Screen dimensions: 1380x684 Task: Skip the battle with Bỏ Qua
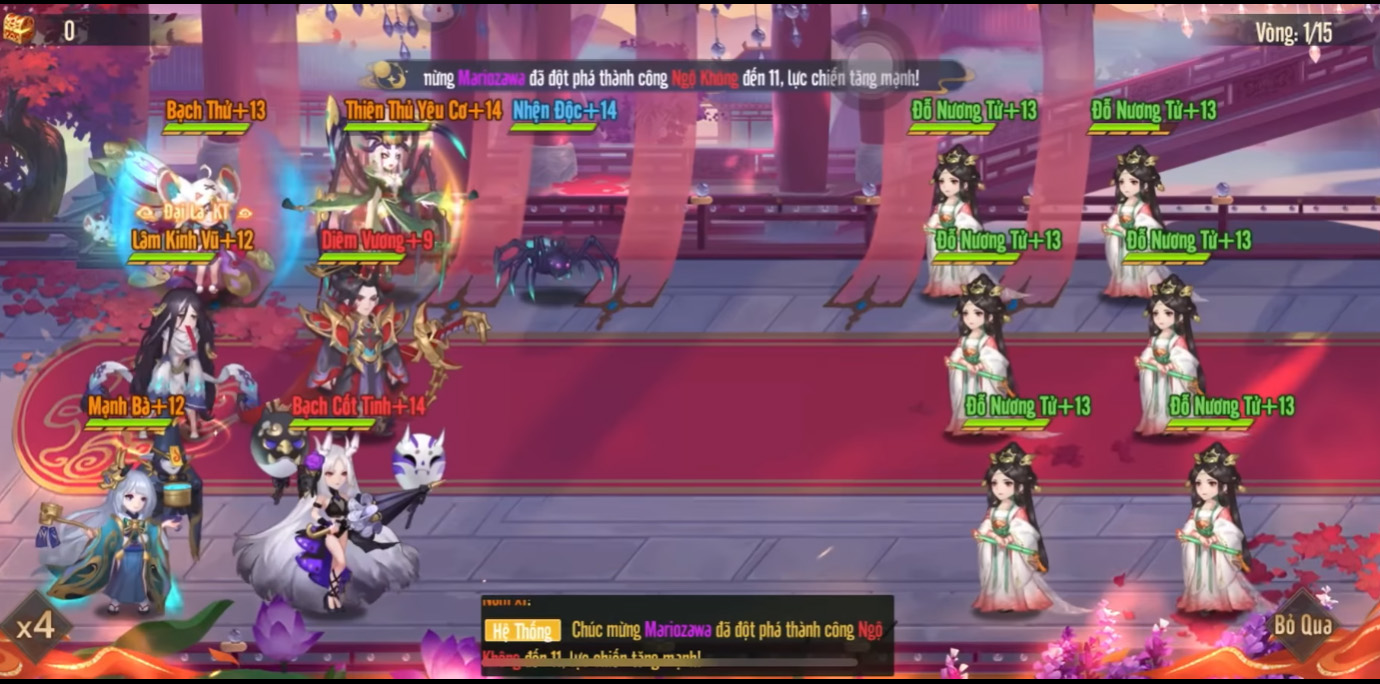[x=1302, y=625]
